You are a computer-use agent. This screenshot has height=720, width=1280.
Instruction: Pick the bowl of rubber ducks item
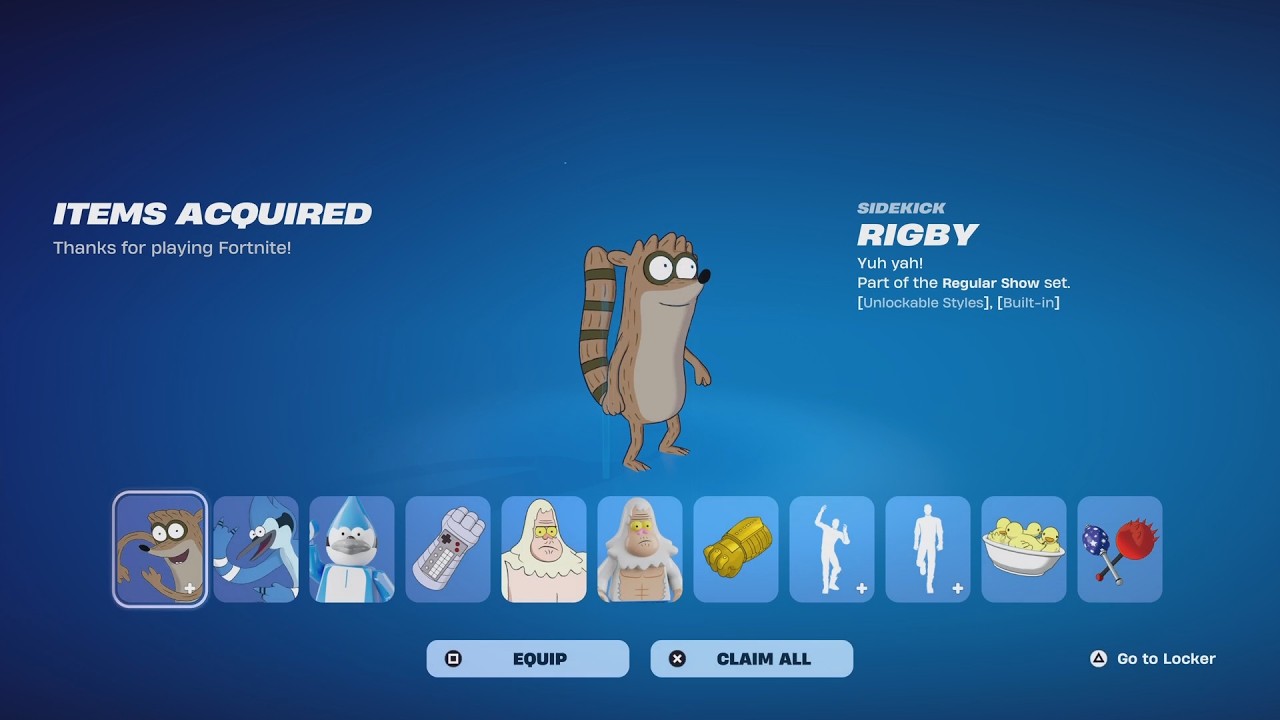pyautogui.click(x=1024, y=549)
